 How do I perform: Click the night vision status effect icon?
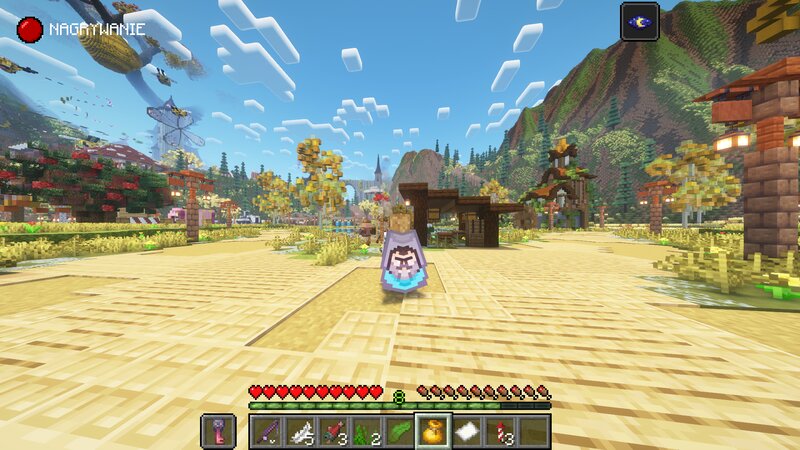pos(639,21)
